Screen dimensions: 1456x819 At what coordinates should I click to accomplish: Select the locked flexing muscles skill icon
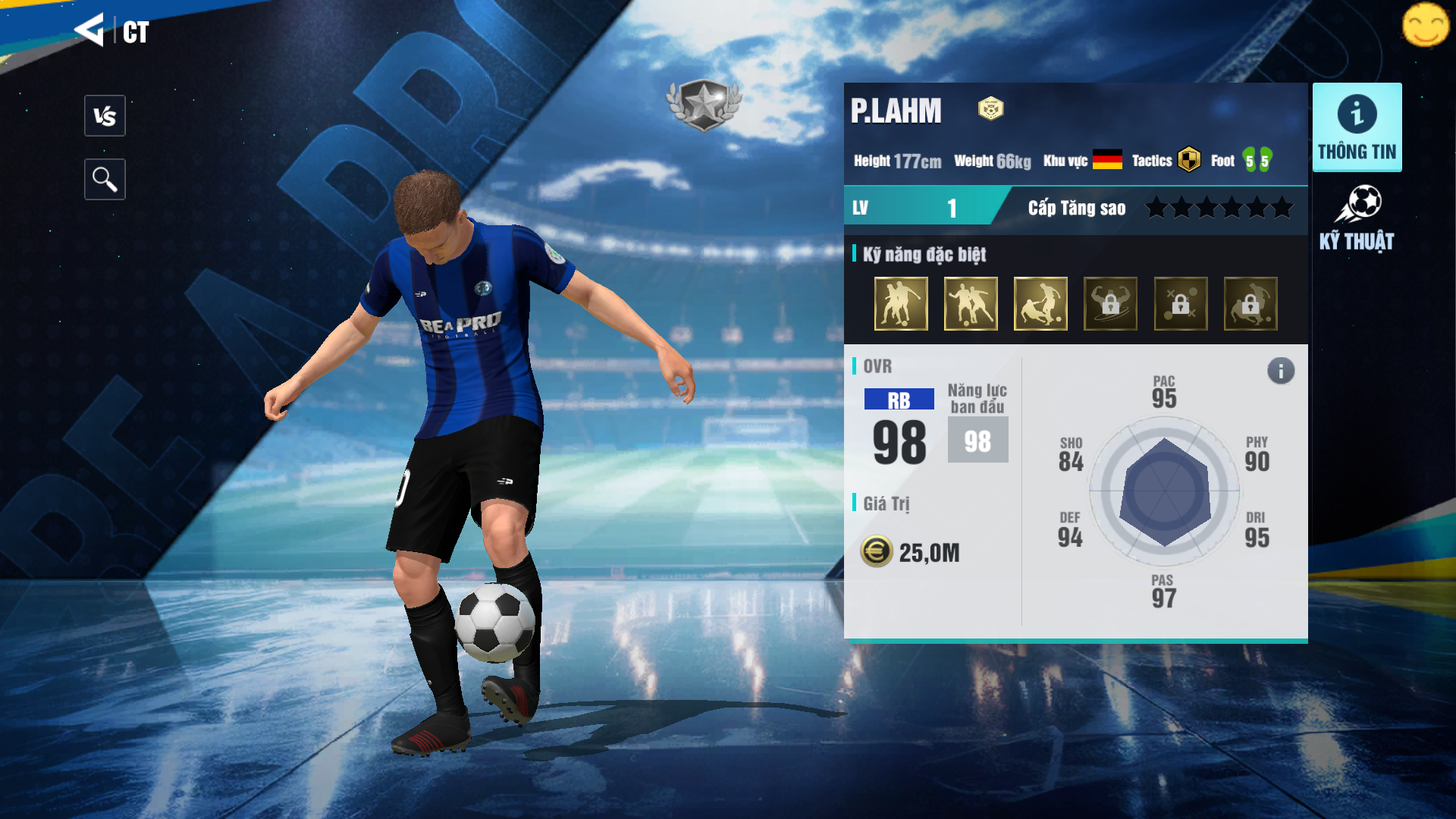(x=1110, y=304)
